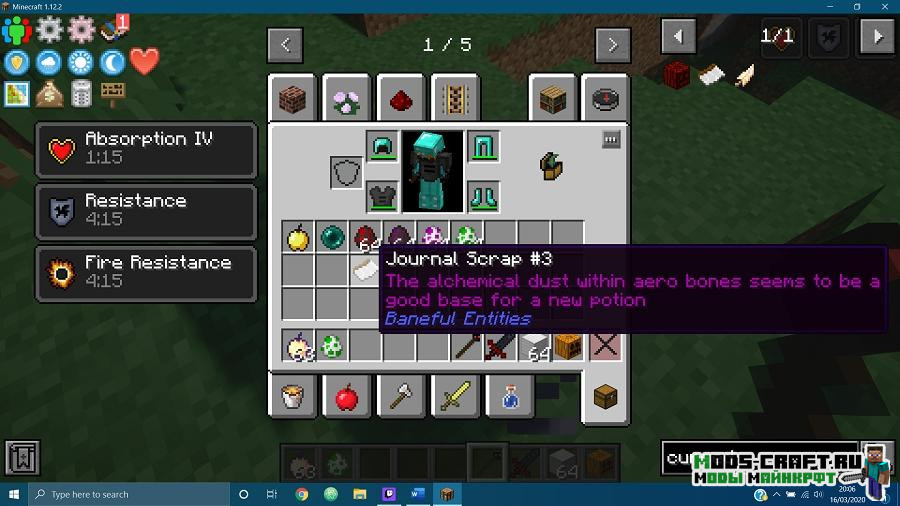
Task: Open the iron axe Tools tab
Action: [x=401, y=397]
